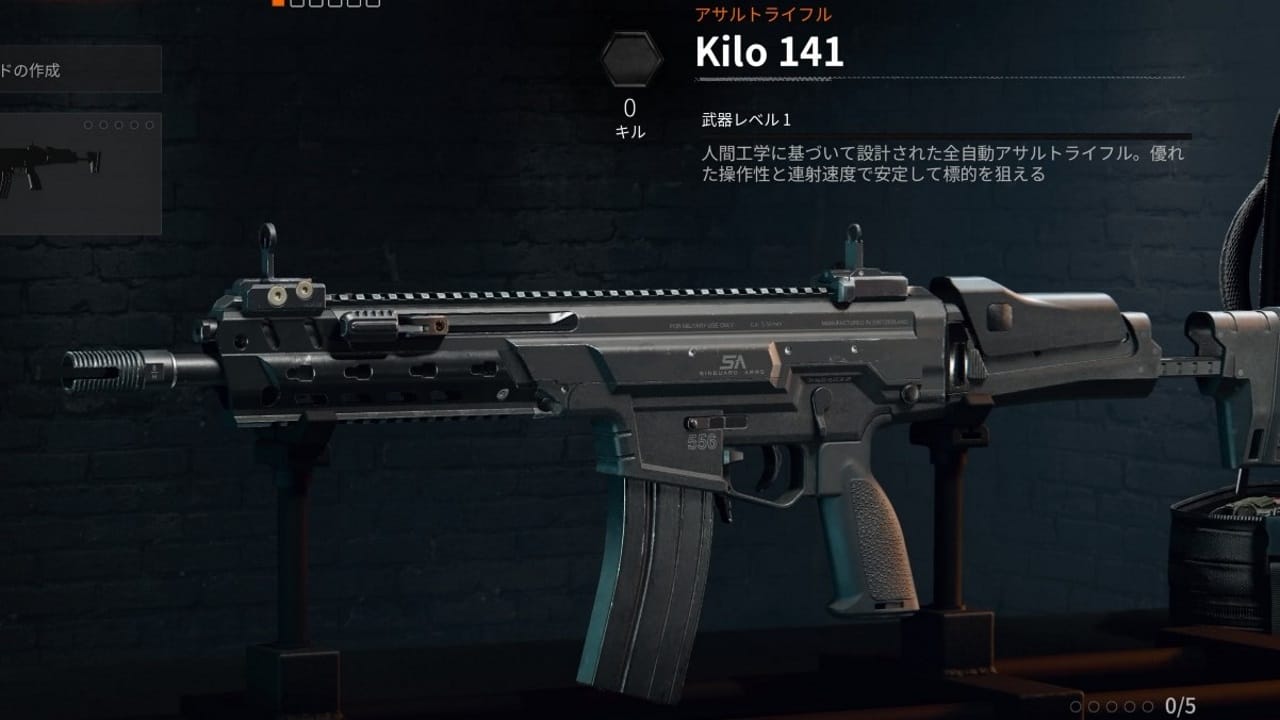Toggle the middle circle above the weapon thumbnail
The image size is (1280, 720).
118,125
